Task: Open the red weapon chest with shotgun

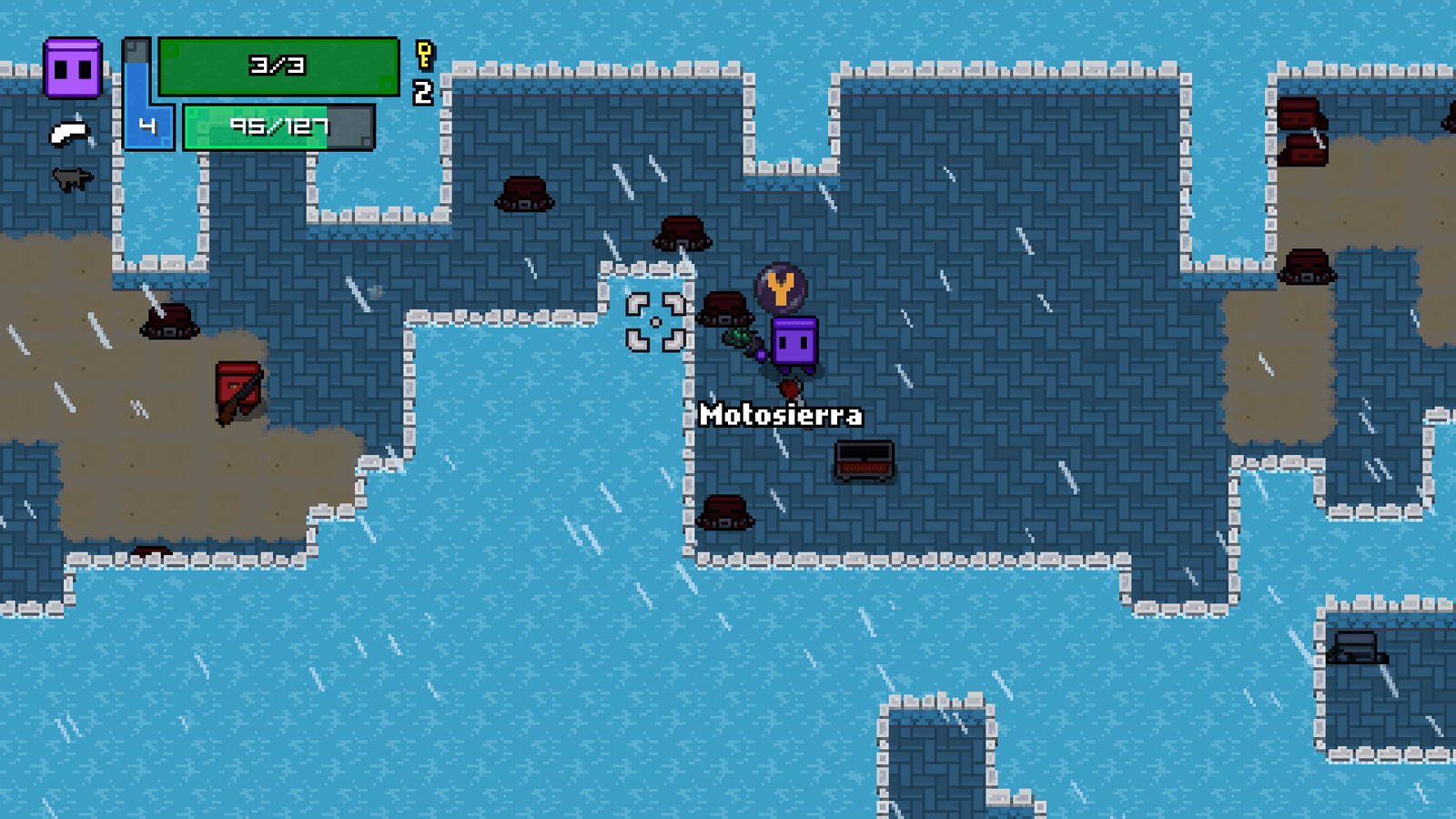Action: coord(239,391)
